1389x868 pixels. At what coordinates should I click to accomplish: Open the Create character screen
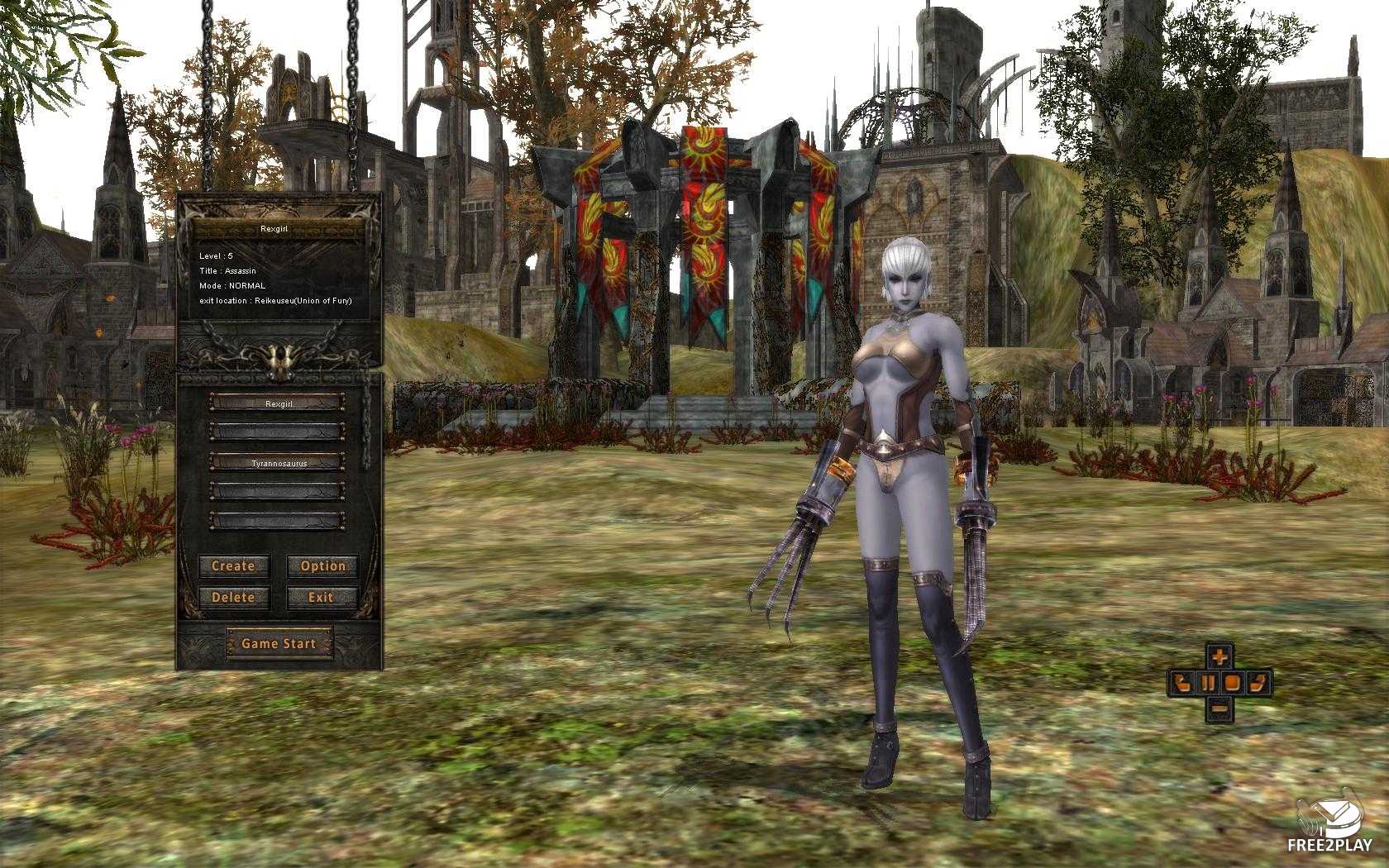pyautogui.click(x=233, y=566)
